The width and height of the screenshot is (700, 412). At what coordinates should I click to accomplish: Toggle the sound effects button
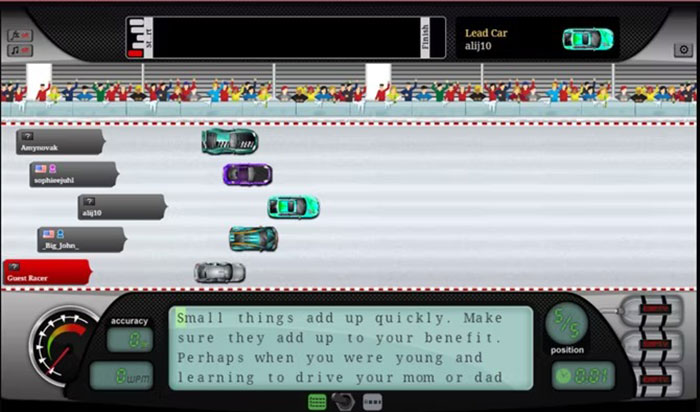(x=20, y=35)
